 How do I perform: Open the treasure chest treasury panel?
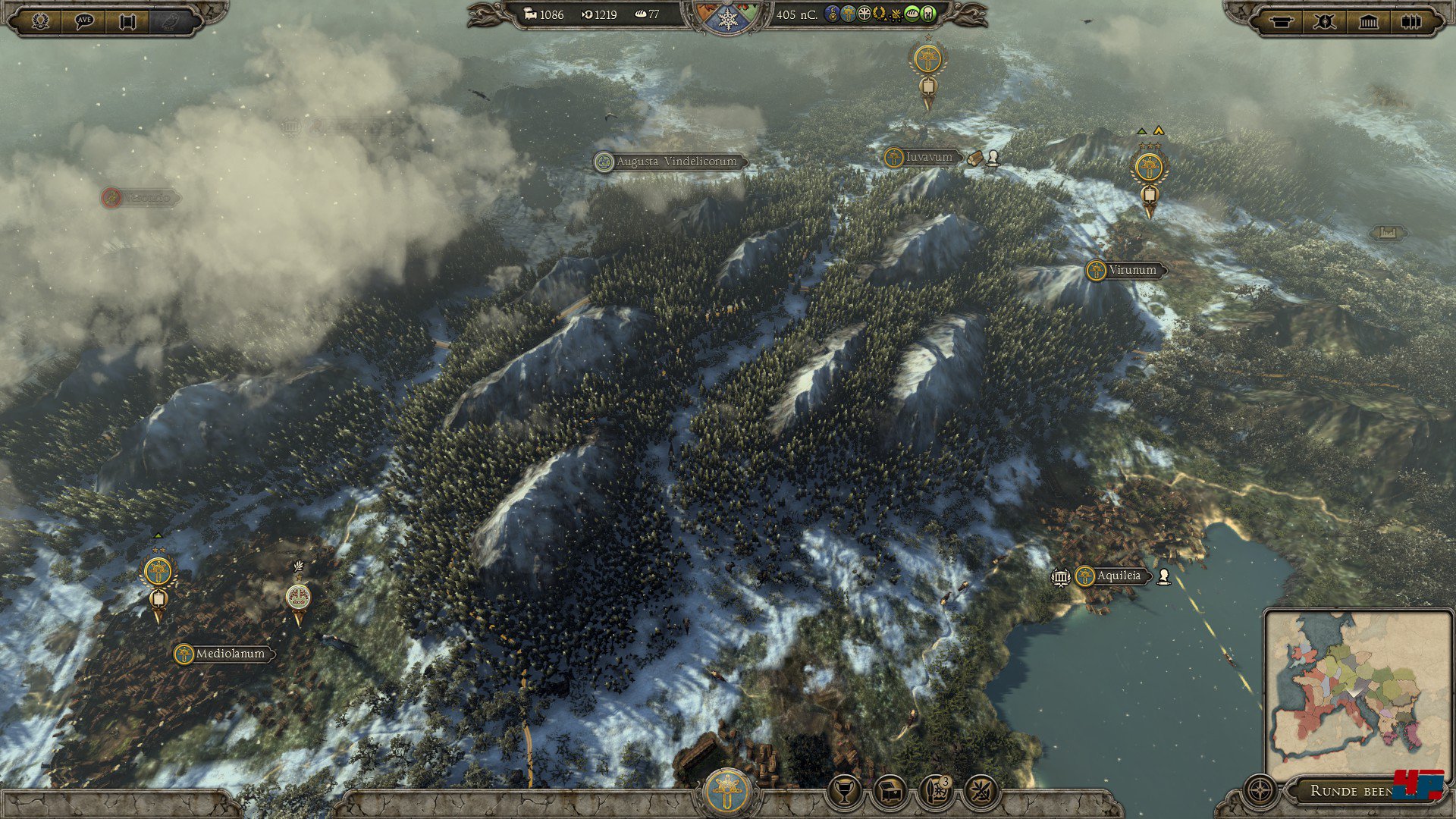click(x=890, y=791)
